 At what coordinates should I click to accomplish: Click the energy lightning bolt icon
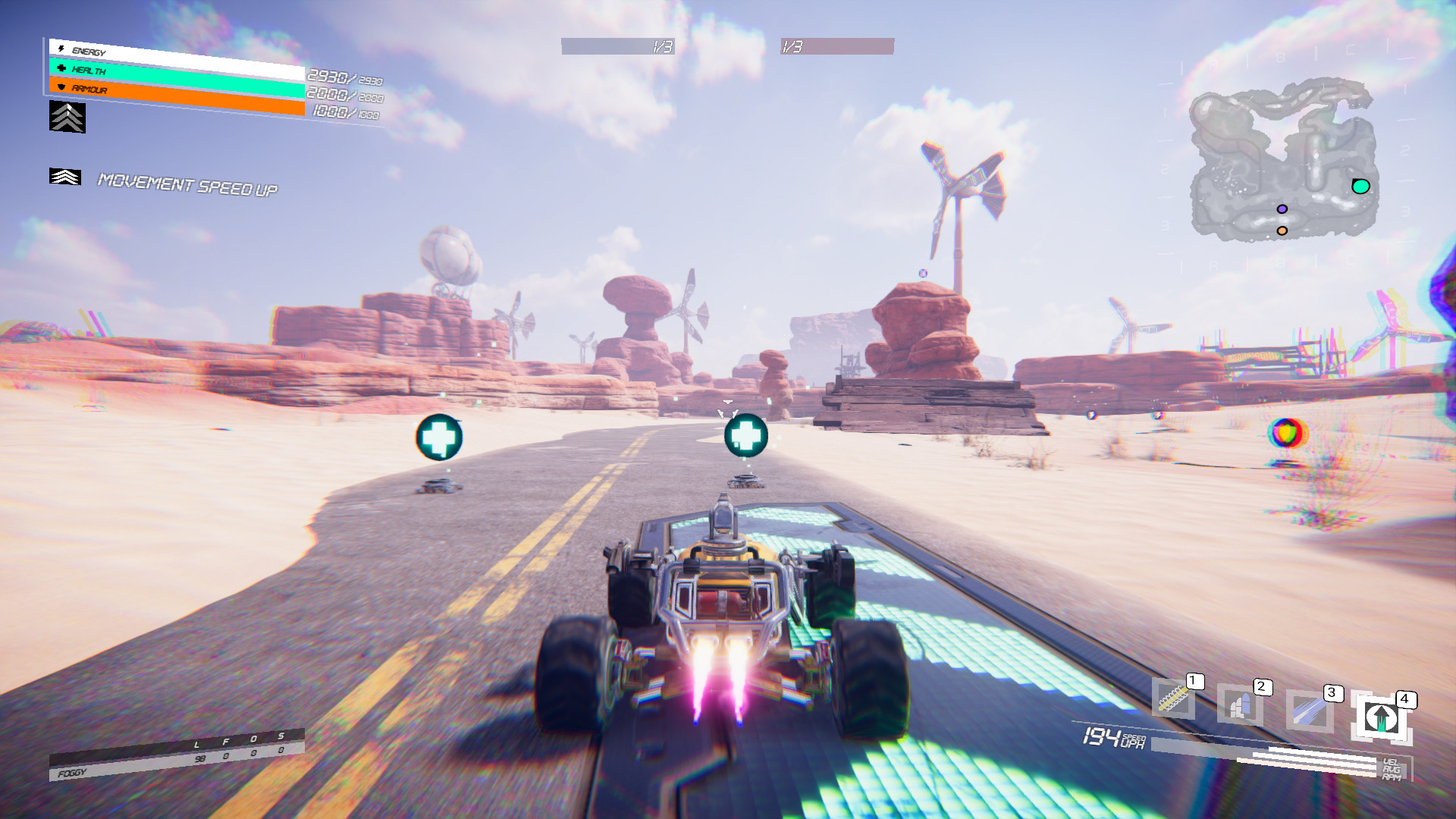point(61,48)
